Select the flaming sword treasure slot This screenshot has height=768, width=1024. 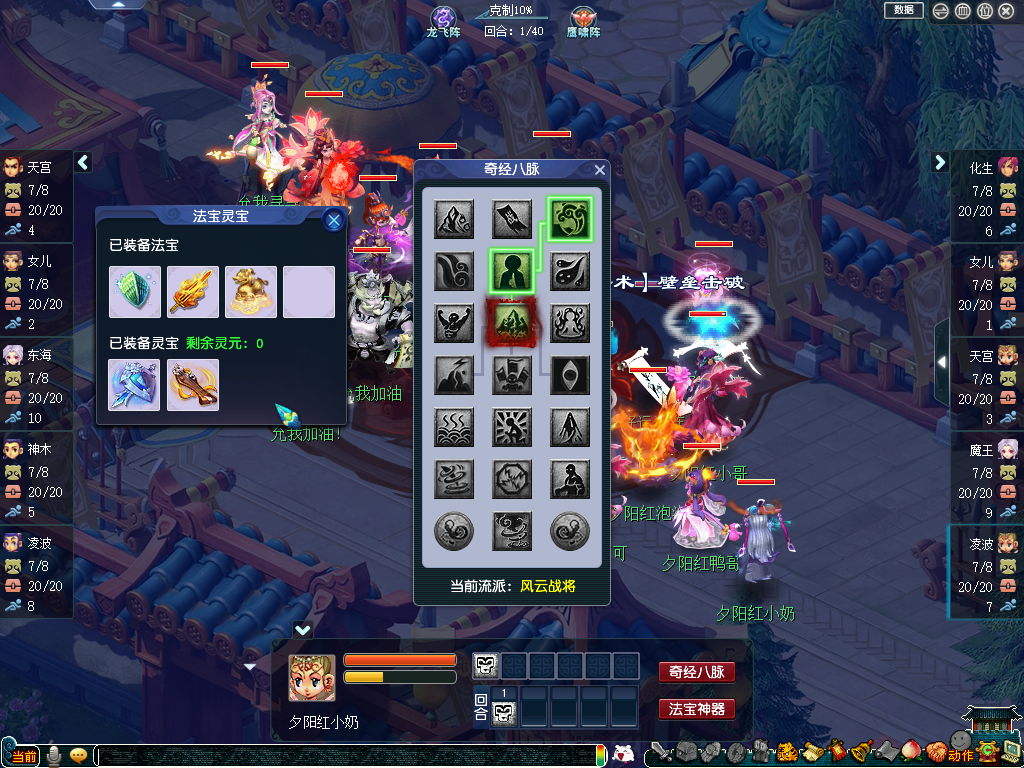click(x=193, y=291)
